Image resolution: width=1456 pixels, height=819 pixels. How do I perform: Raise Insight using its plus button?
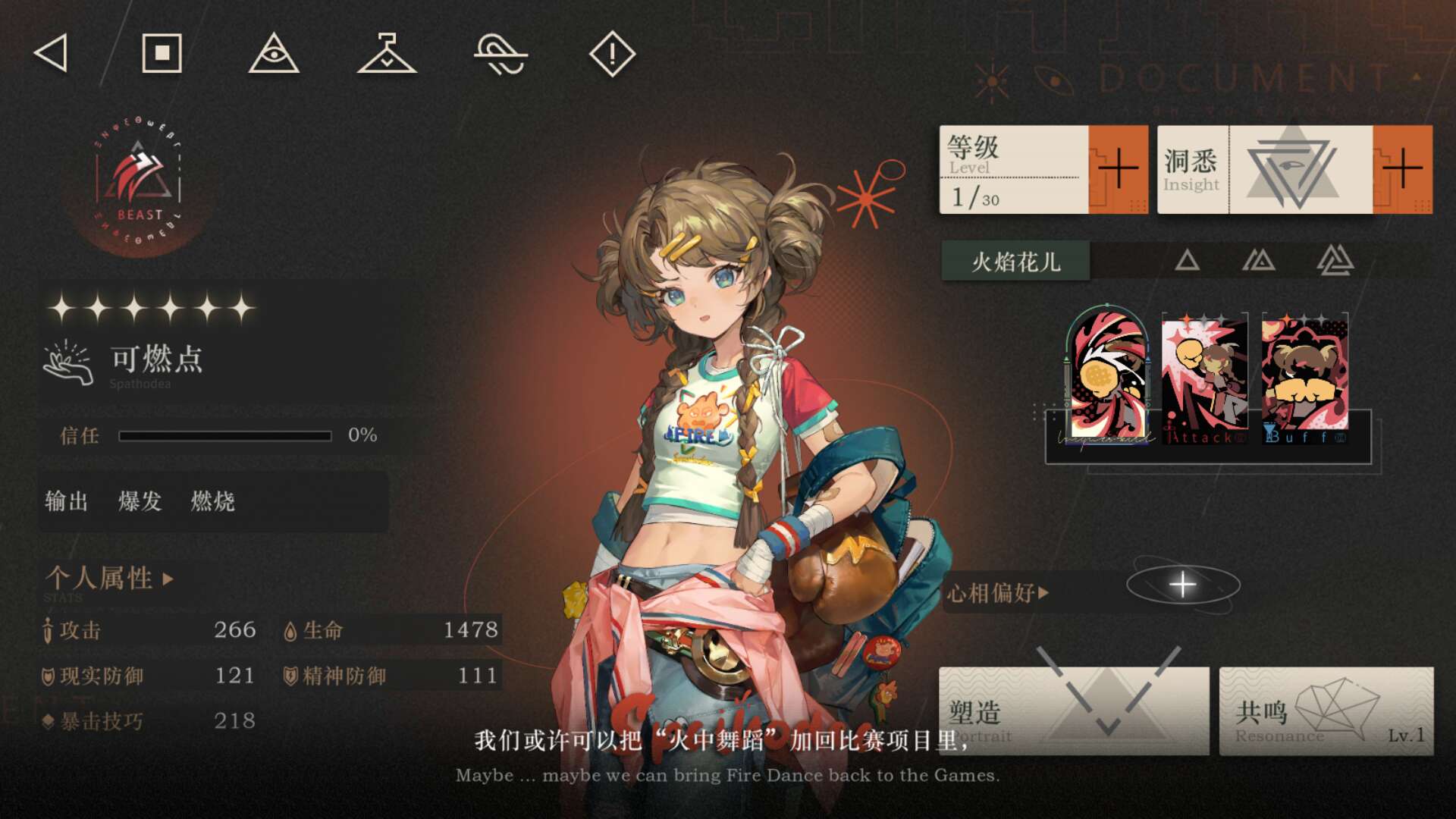click(x=1402, y=169)
